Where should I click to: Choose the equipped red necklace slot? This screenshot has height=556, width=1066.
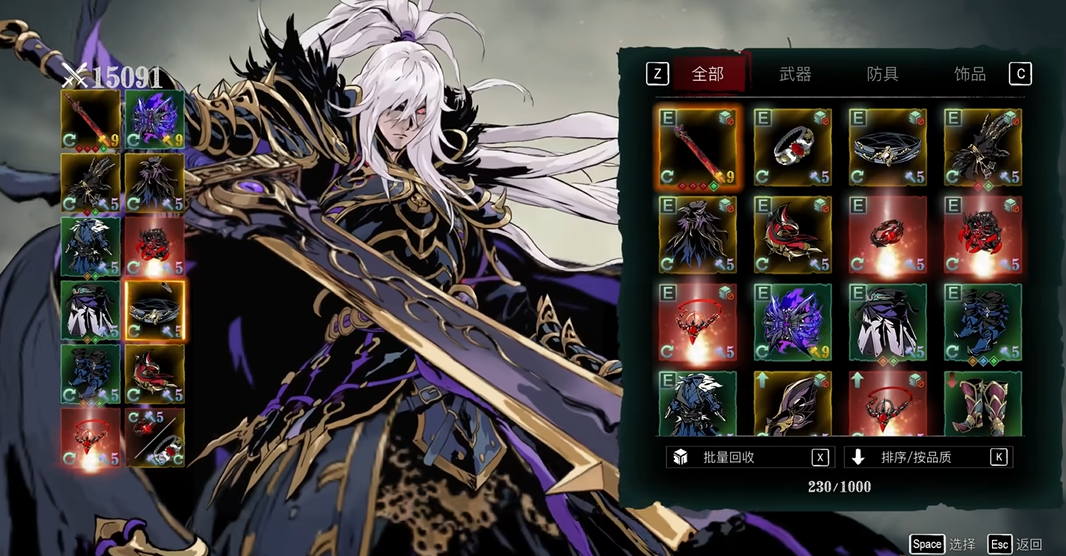point(90,437)
